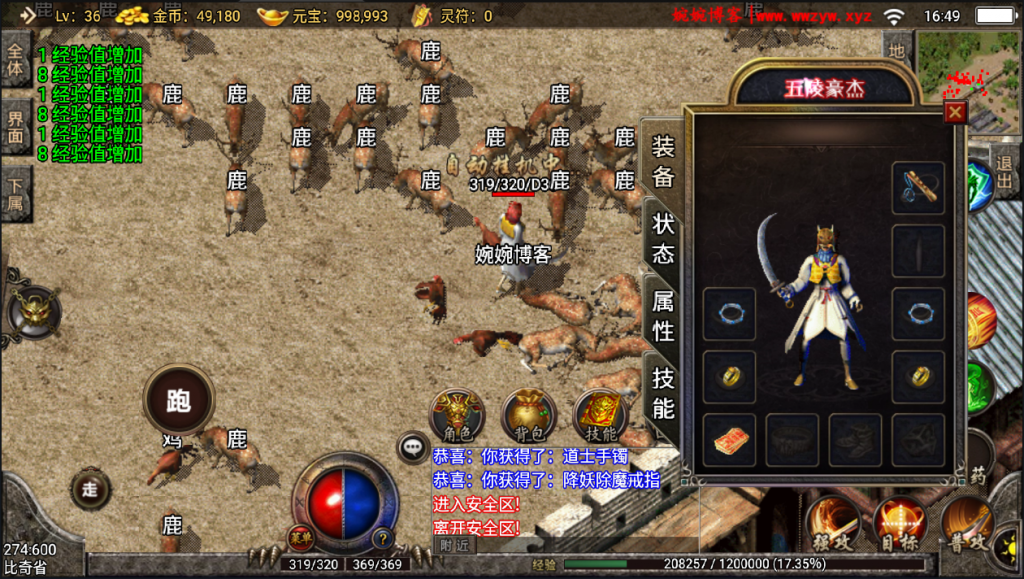Screen dimensions: 1024x579
Task: Tap the 目标 target button
Action: click(x=899, y=523)
